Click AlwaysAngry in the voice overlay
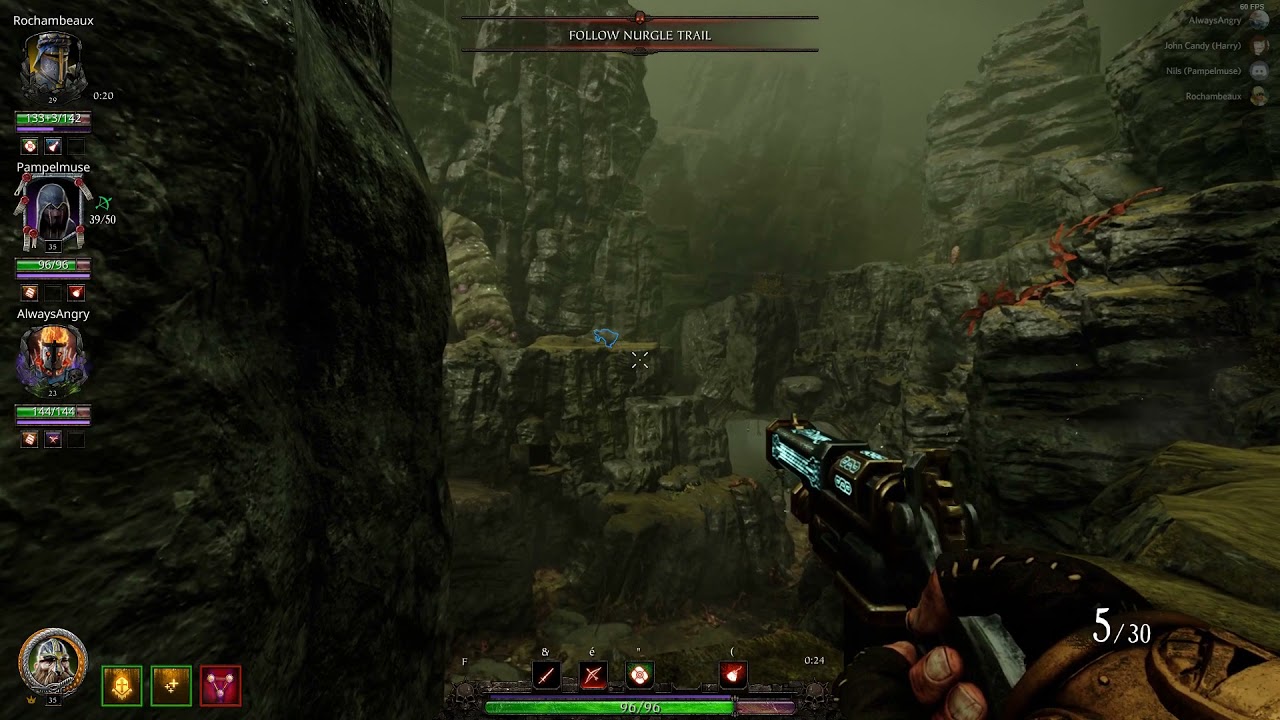The width and height of the screenshot is (1280, 720). tap(1215, 20)
